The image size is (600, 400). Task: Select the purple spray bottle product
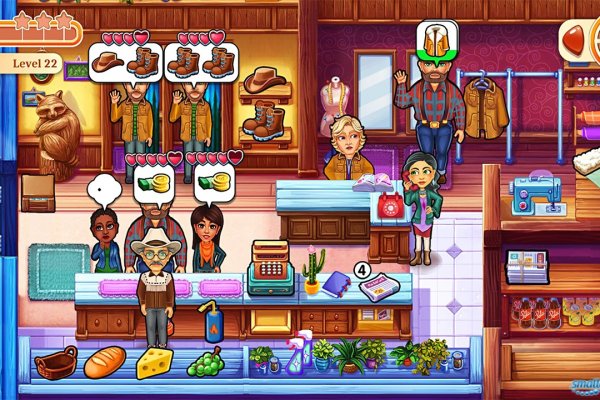(x=298, y=353)
